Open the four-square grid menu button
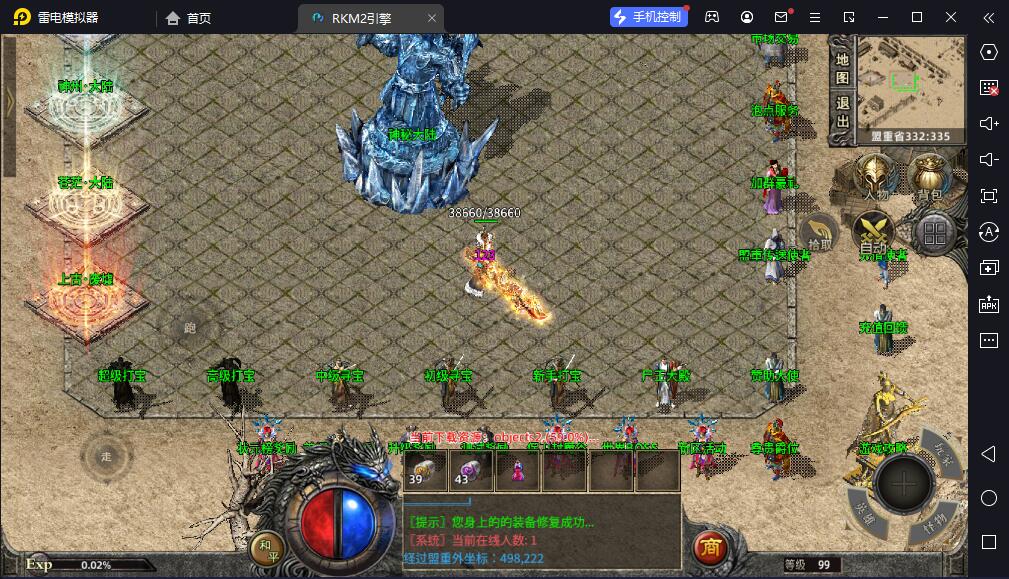This screenshot has width=1009, height=579. pyautogui.click(x=935, y=234)
